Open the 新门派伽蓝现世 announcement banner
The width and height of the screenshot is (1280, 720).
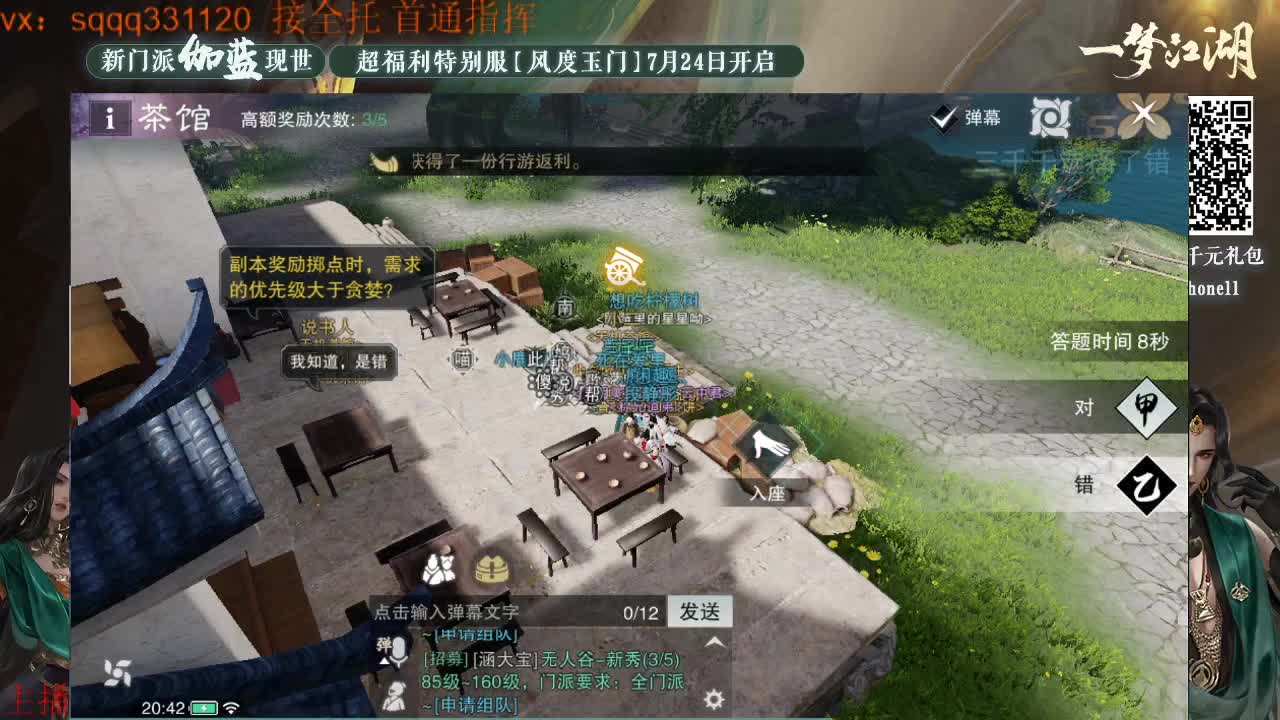204,59
